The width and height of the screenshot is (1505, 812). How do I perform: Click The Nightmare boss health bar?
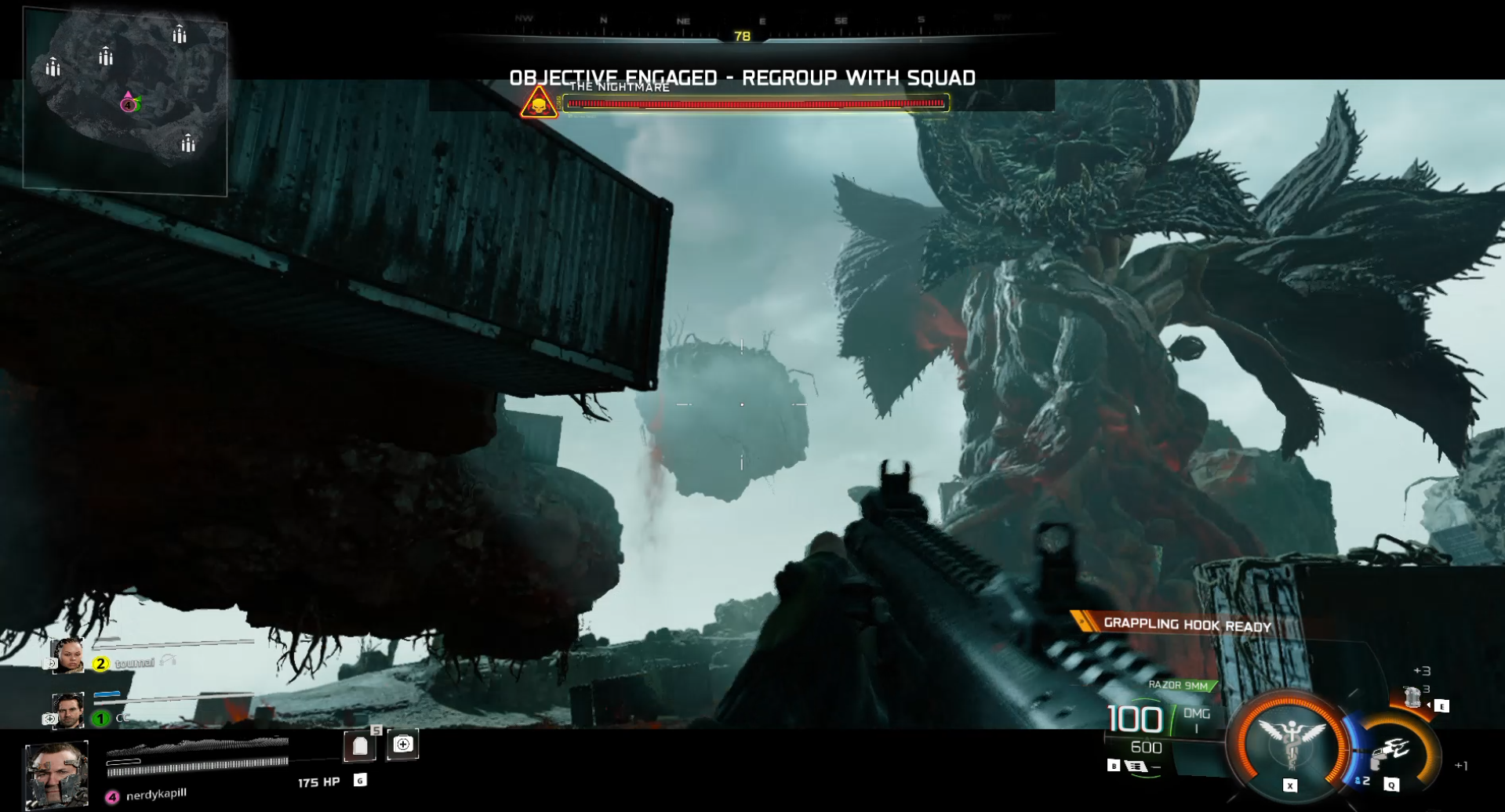(x=757, y=102)
